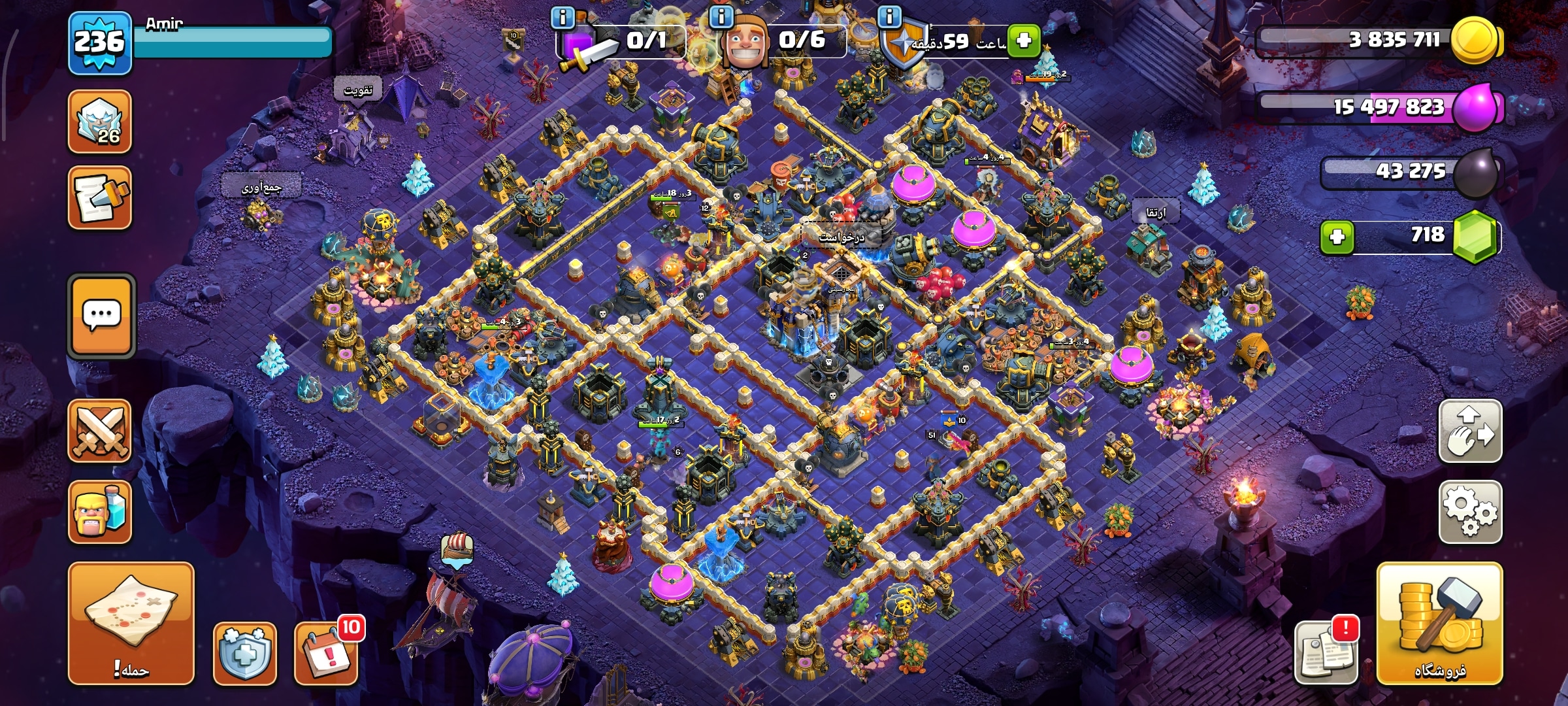This screenshot has height=706, width=1568.
Task: Tap the gold coin resource icon
Action: pos(1475,41)
